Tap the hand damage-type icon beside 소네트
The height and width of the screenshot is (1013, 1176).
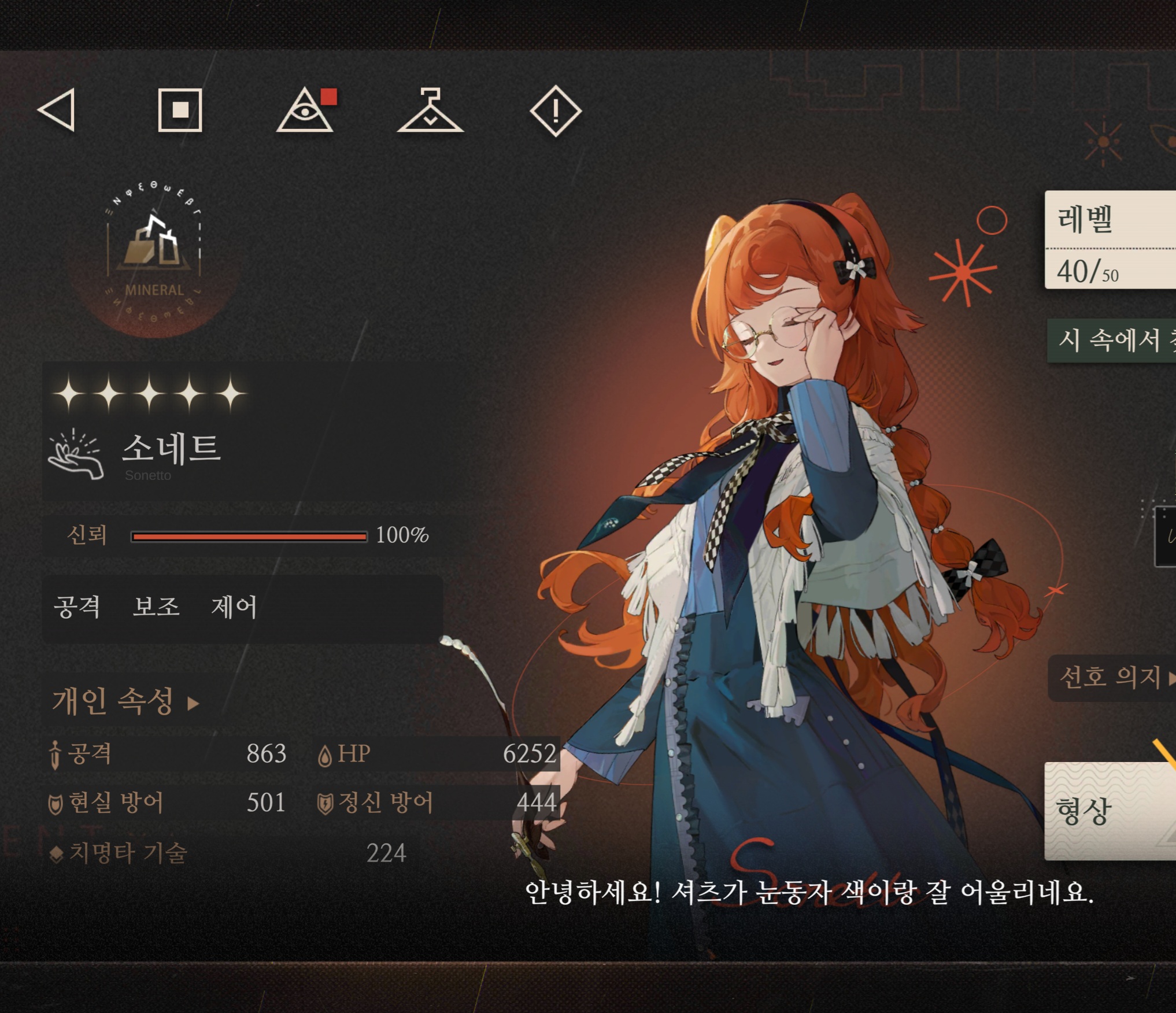click(76, 454)
